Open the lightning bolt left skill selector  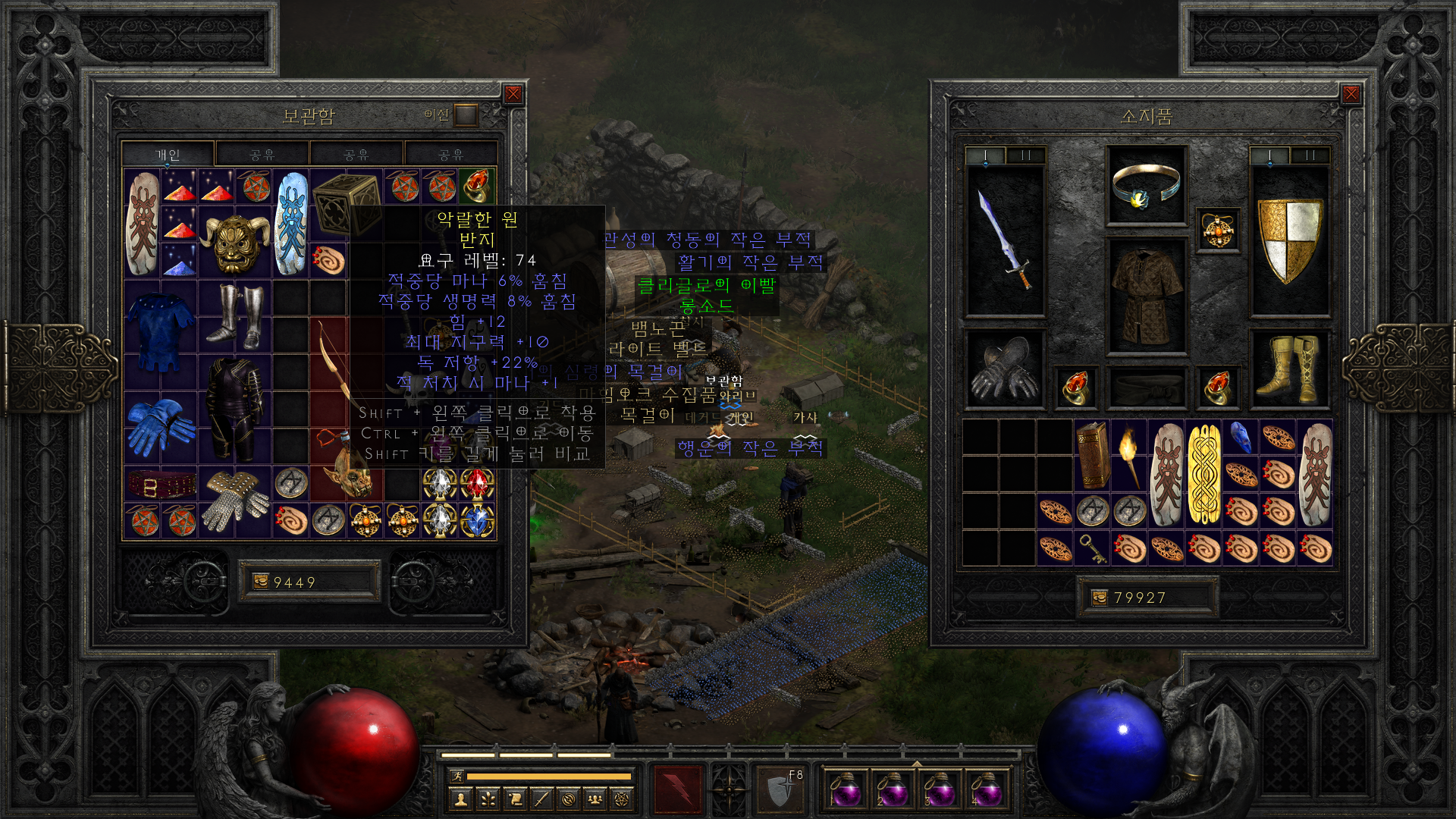(678, 789)
